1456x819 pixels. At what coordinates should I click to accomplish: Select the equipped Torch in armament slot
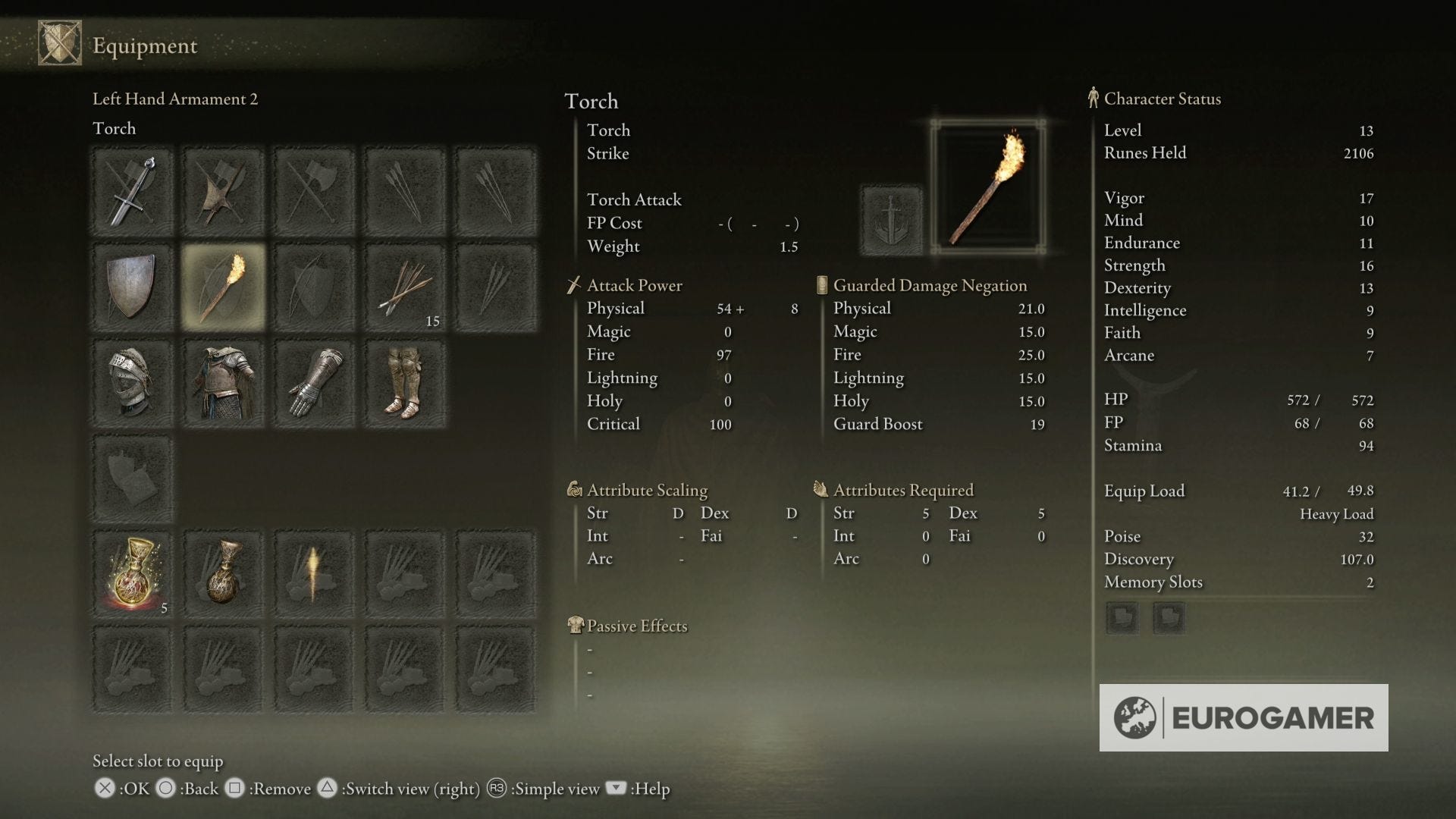[222, 287]
